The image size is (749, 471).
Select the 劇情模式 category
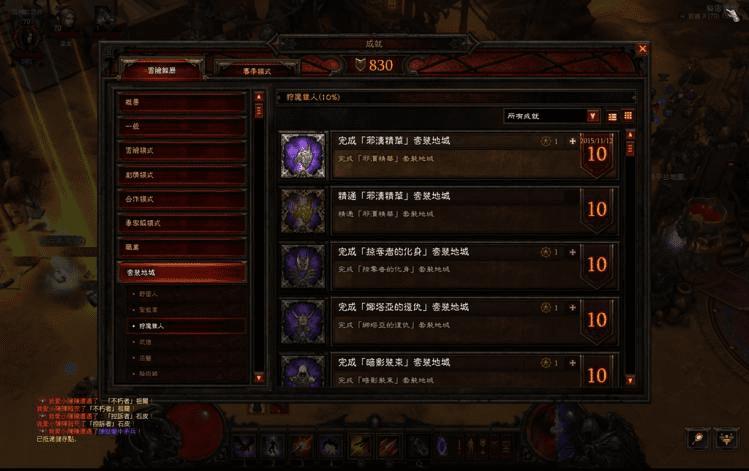[181, 175]
